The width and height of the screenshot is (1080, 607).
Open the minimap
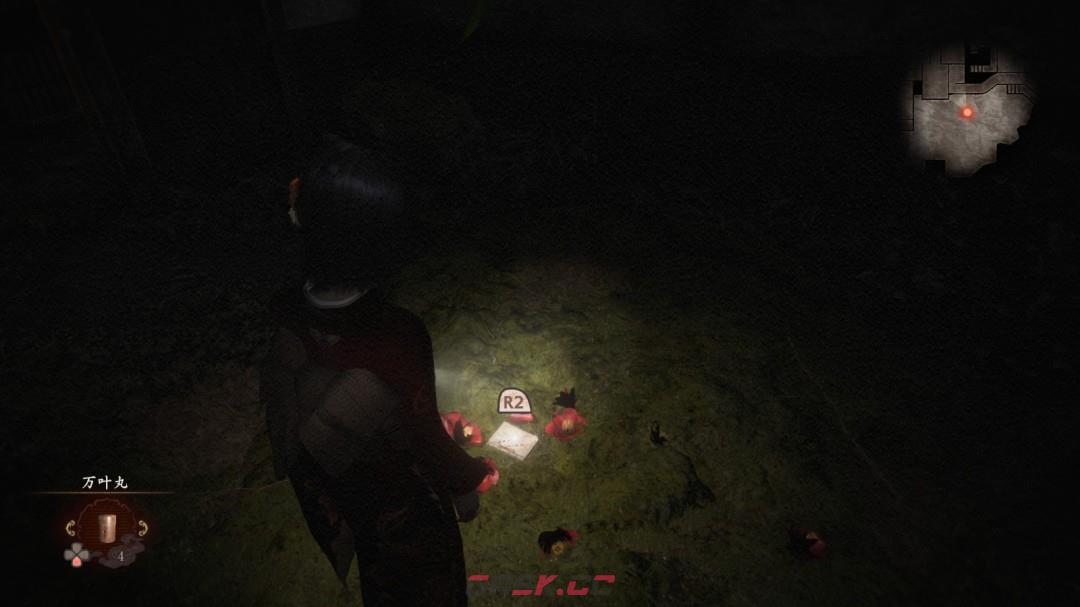point(967,110)
